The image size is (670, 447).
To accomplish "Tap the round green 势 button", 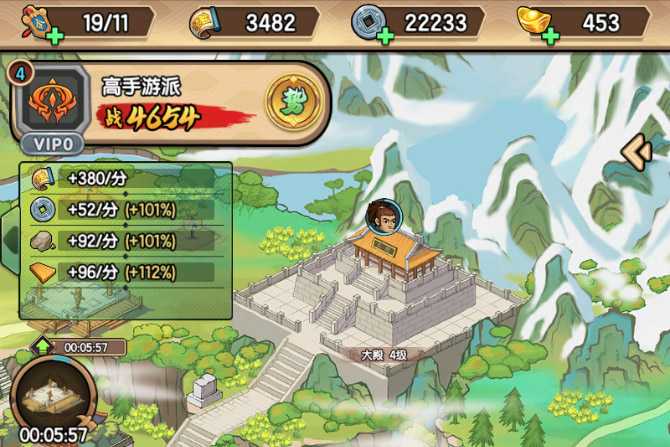I will (x=291, y=103).
